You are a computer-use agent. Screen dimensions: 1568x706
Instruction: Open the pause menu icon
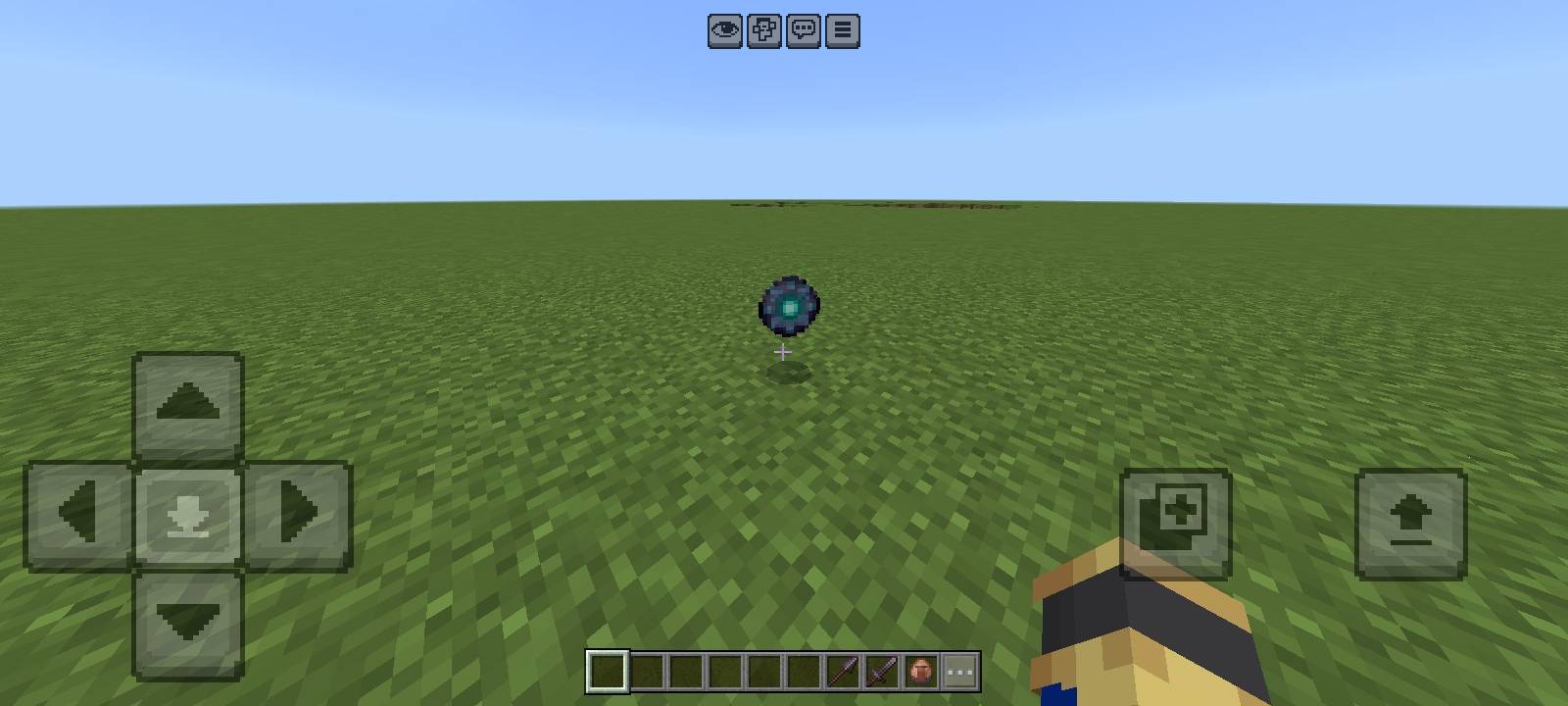click(x=840, y=30)
